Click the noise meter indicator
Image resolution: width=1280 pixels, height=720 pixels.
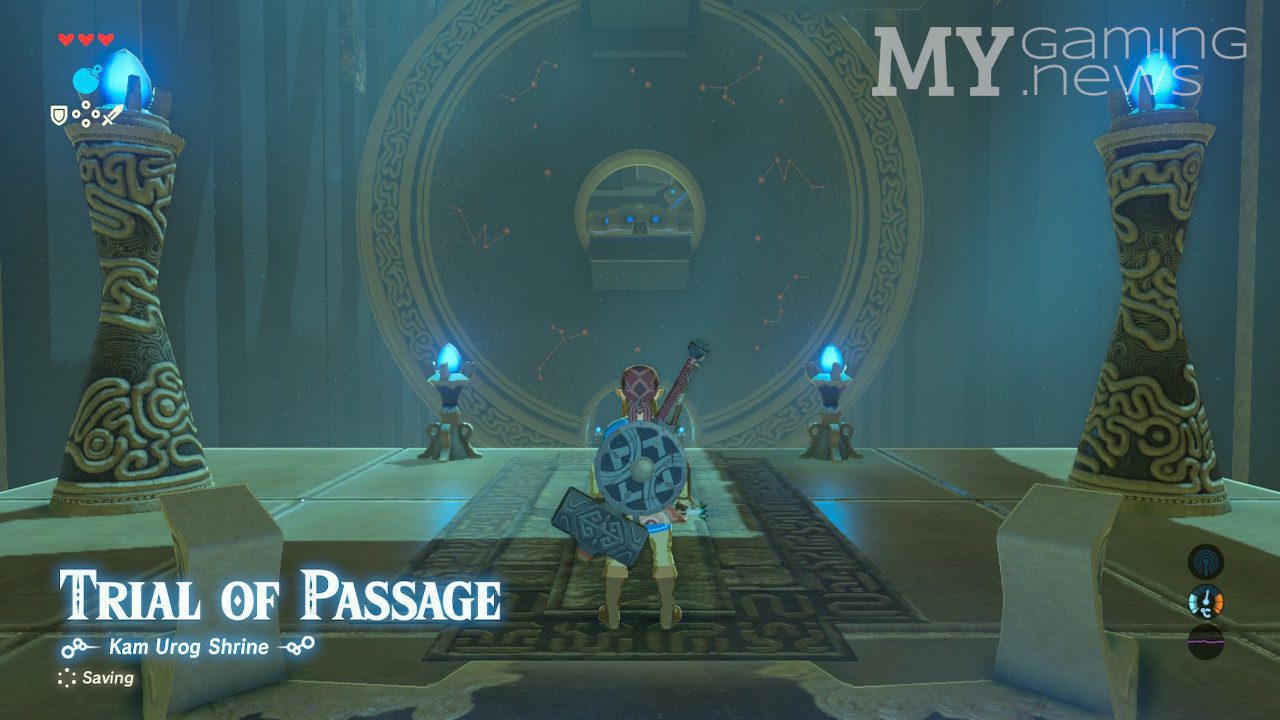click(x=1205, y=640)
